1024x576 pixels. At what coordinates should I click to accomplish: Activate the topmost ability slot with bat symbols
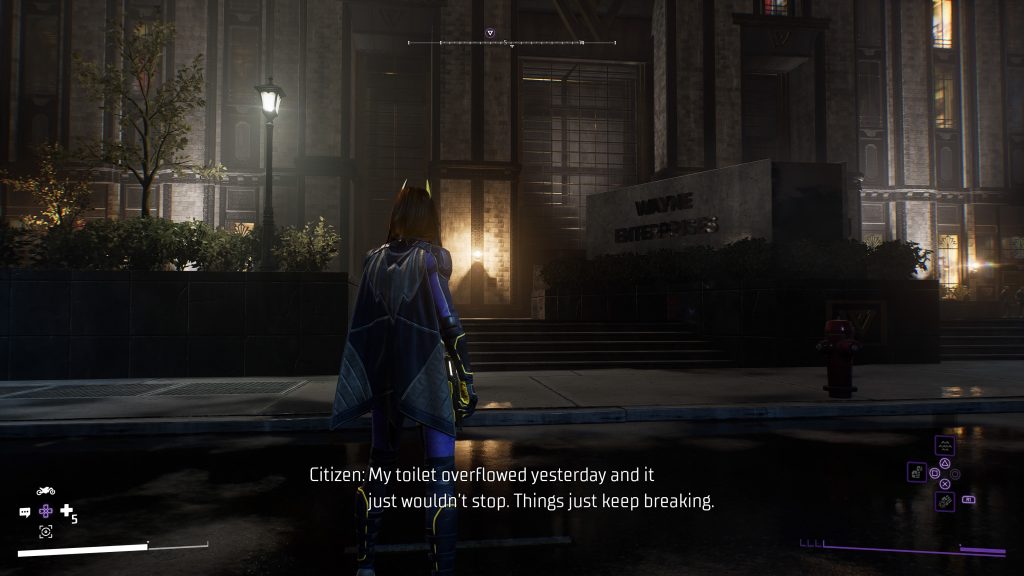pos(944,445)
